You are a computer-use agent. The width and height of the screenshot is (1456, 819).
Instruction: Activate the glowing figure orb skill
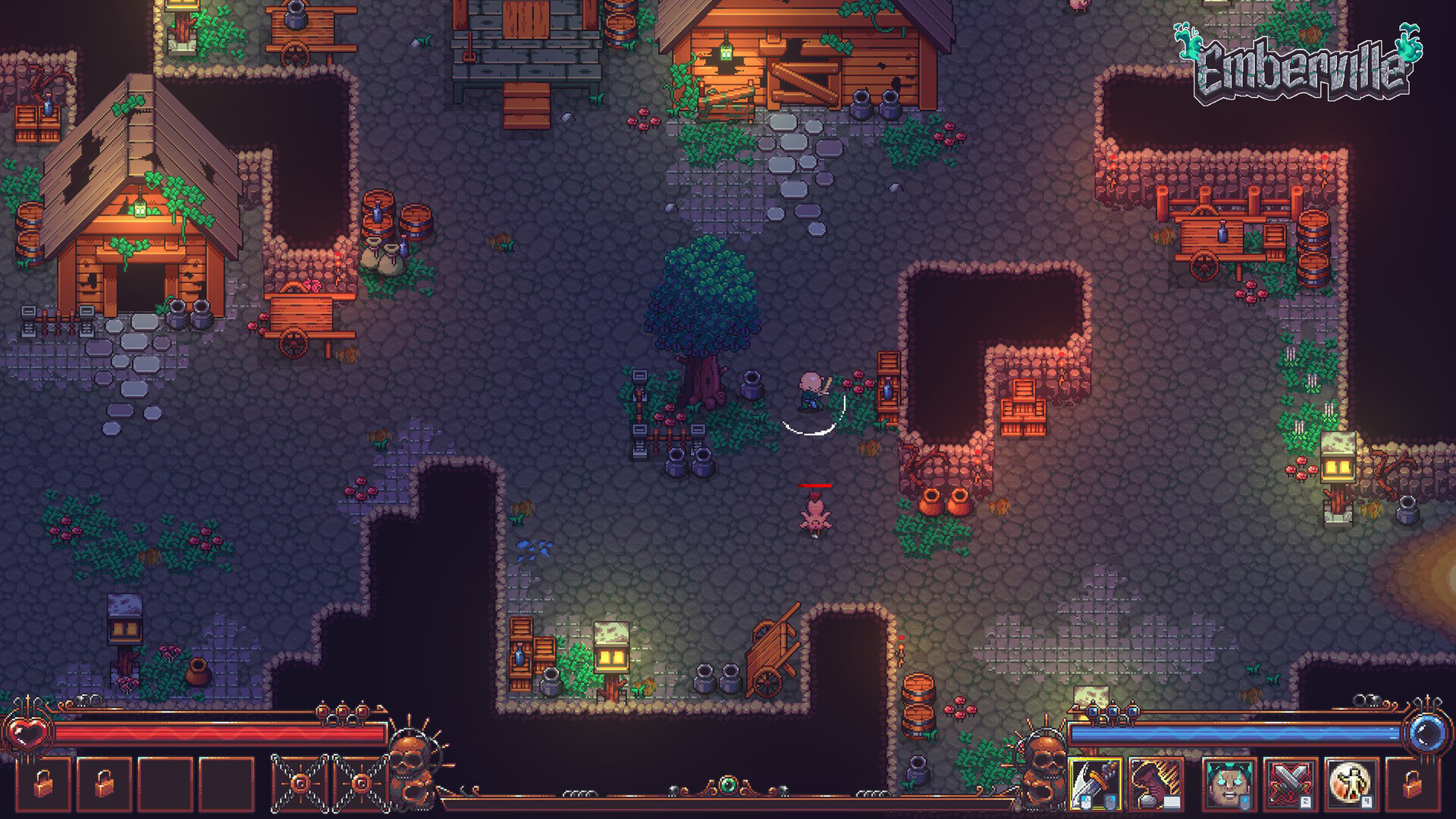pyautogui.click(x=1351, y=783)
